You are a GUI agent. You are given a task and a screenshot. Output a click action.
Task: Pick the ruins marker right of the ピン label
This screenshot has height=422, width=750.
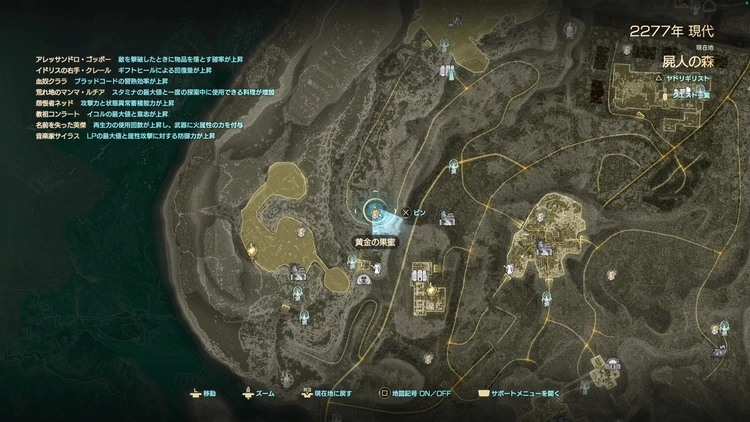click(x=445, y=217)
